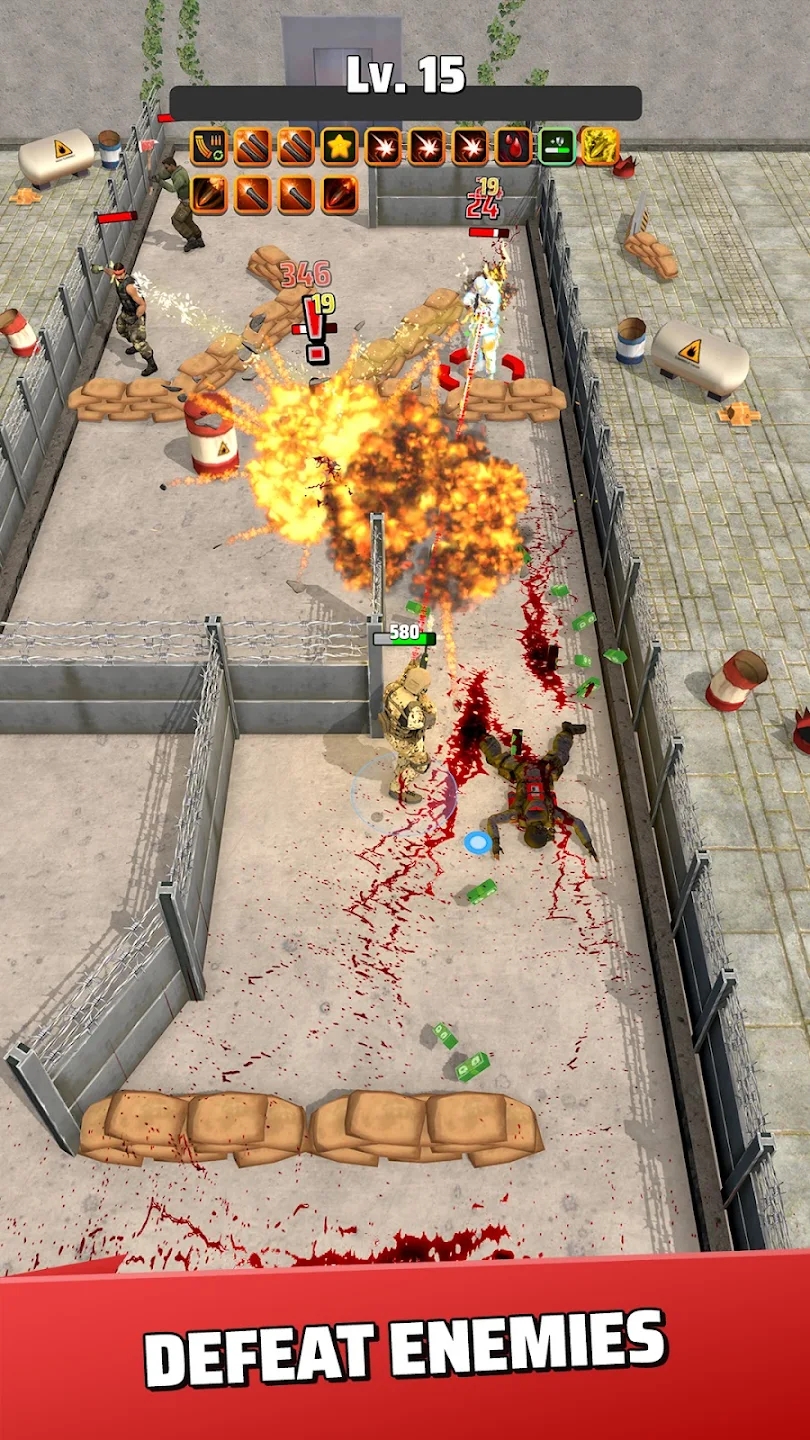Click the yellow star skill icon
The height and width of the screenshot is (1440, 810).
coord(339,147)
